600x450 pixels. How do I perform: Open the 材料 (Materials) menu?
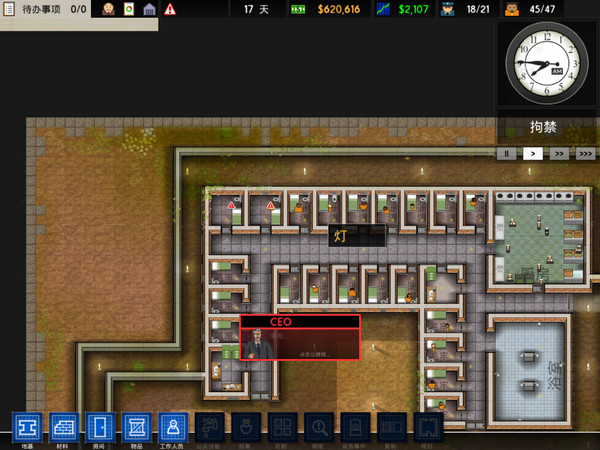[x=63, y=427]
